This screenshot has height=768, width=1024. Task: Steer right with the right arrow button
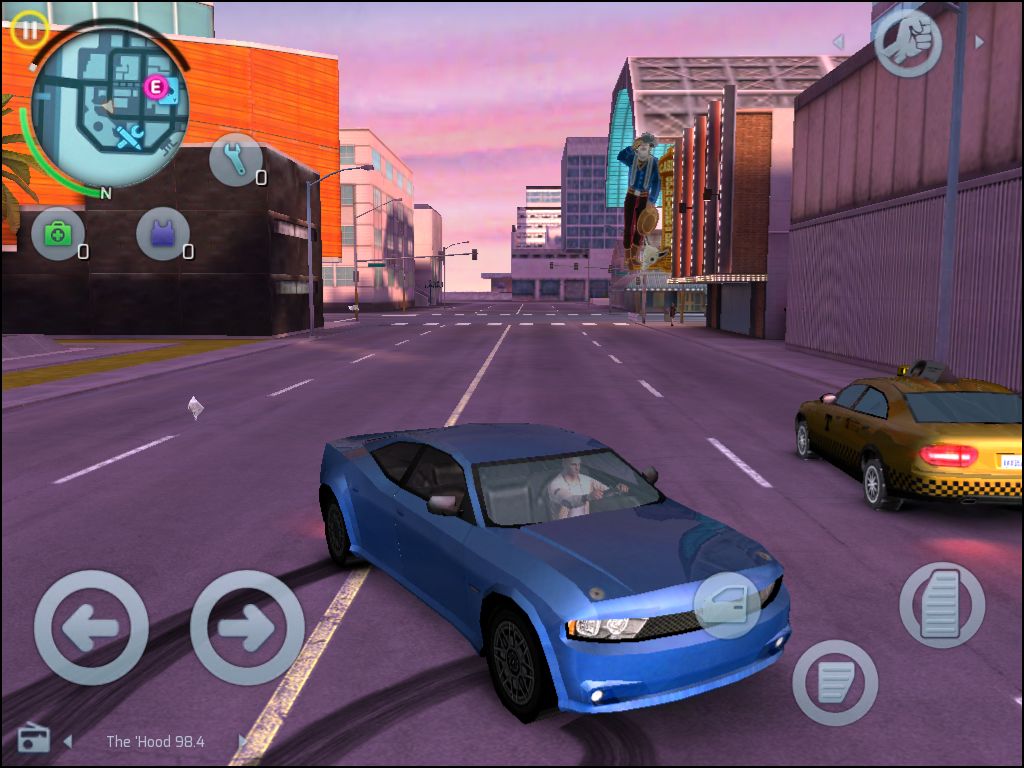point(247,627)
